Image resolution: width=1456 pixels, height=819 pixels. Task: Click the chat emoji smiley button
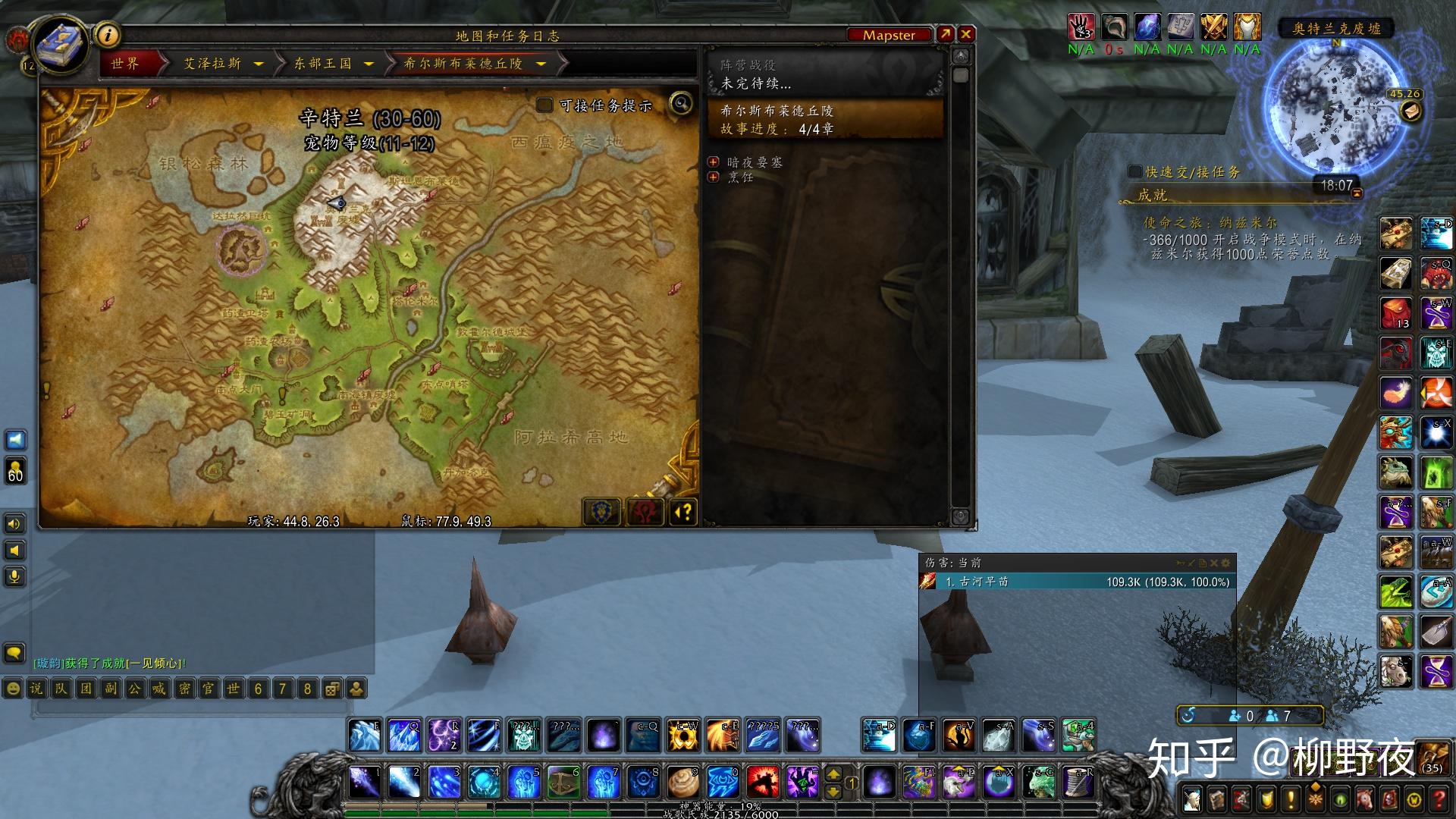(12, 689)
